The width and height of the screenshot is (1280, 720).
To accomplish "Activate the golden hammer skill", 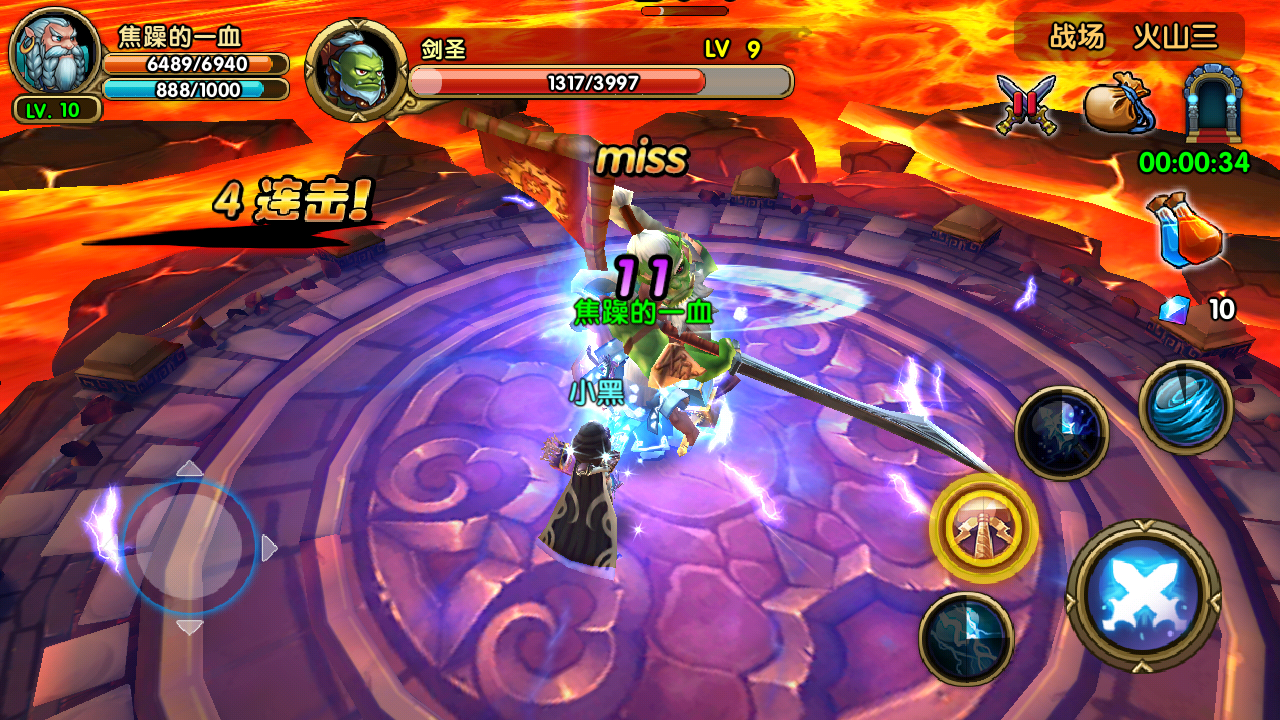I will [983, 528].
